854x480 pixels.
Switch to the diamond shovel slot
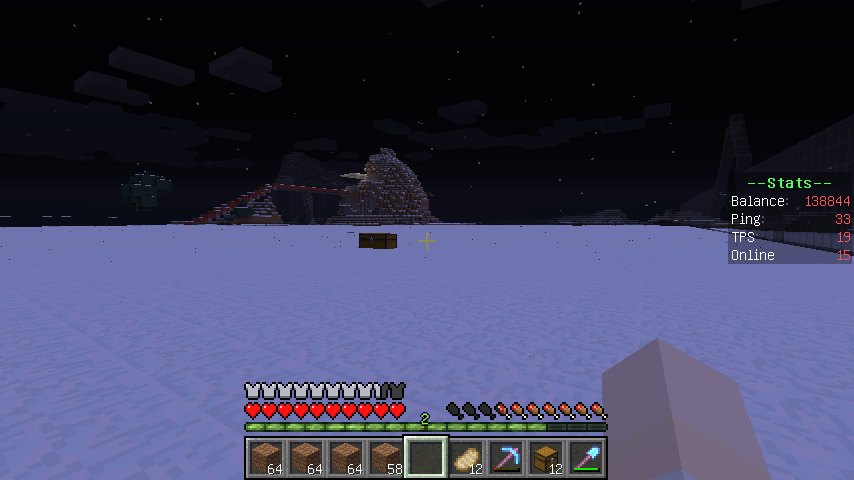click(x=586, y=458)
